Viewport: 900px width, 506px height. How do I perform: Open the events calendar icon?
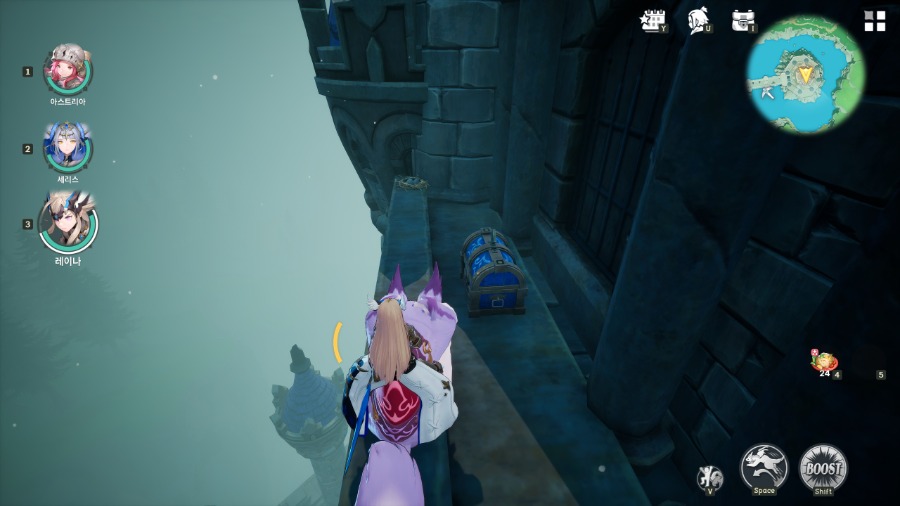(653, 21)
